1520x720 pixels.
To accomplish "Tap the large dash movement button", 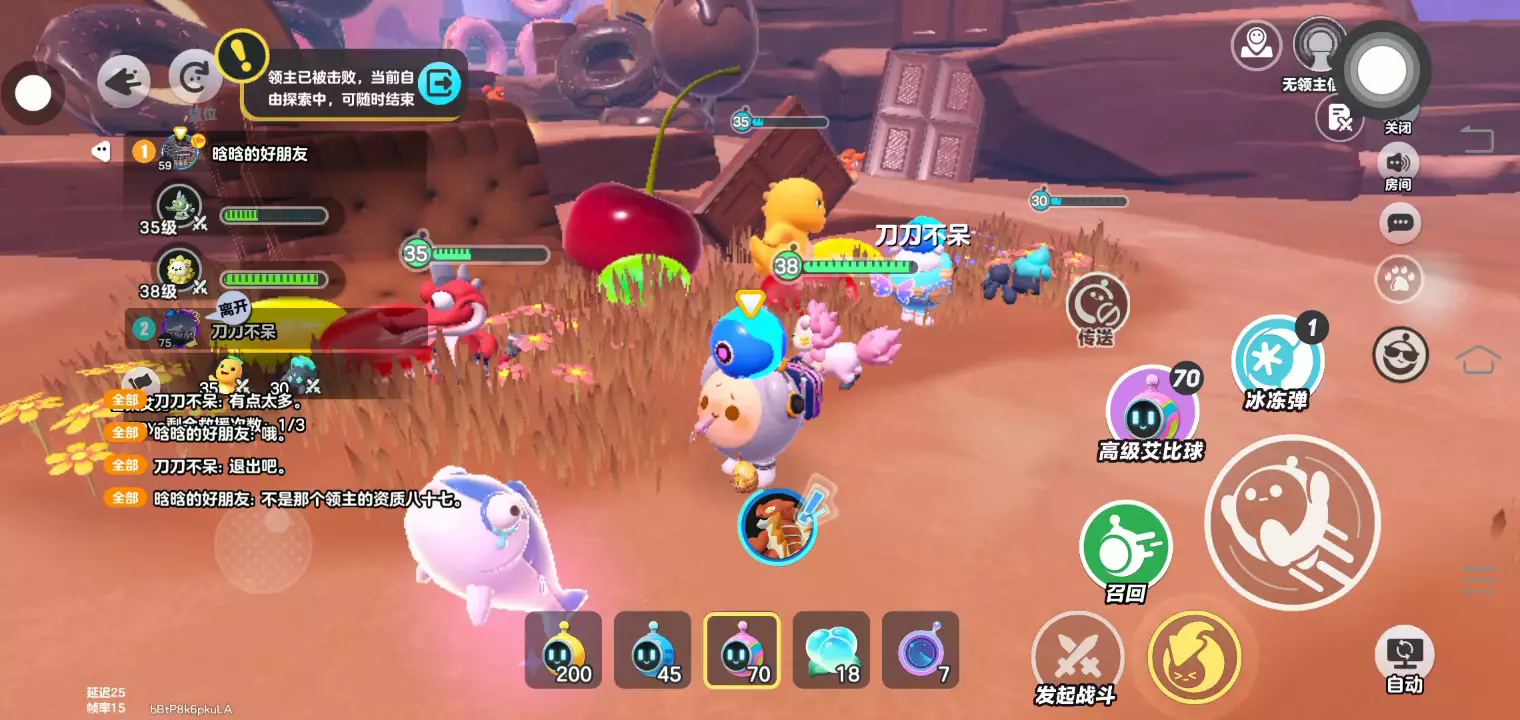I will coord(1292,522).
